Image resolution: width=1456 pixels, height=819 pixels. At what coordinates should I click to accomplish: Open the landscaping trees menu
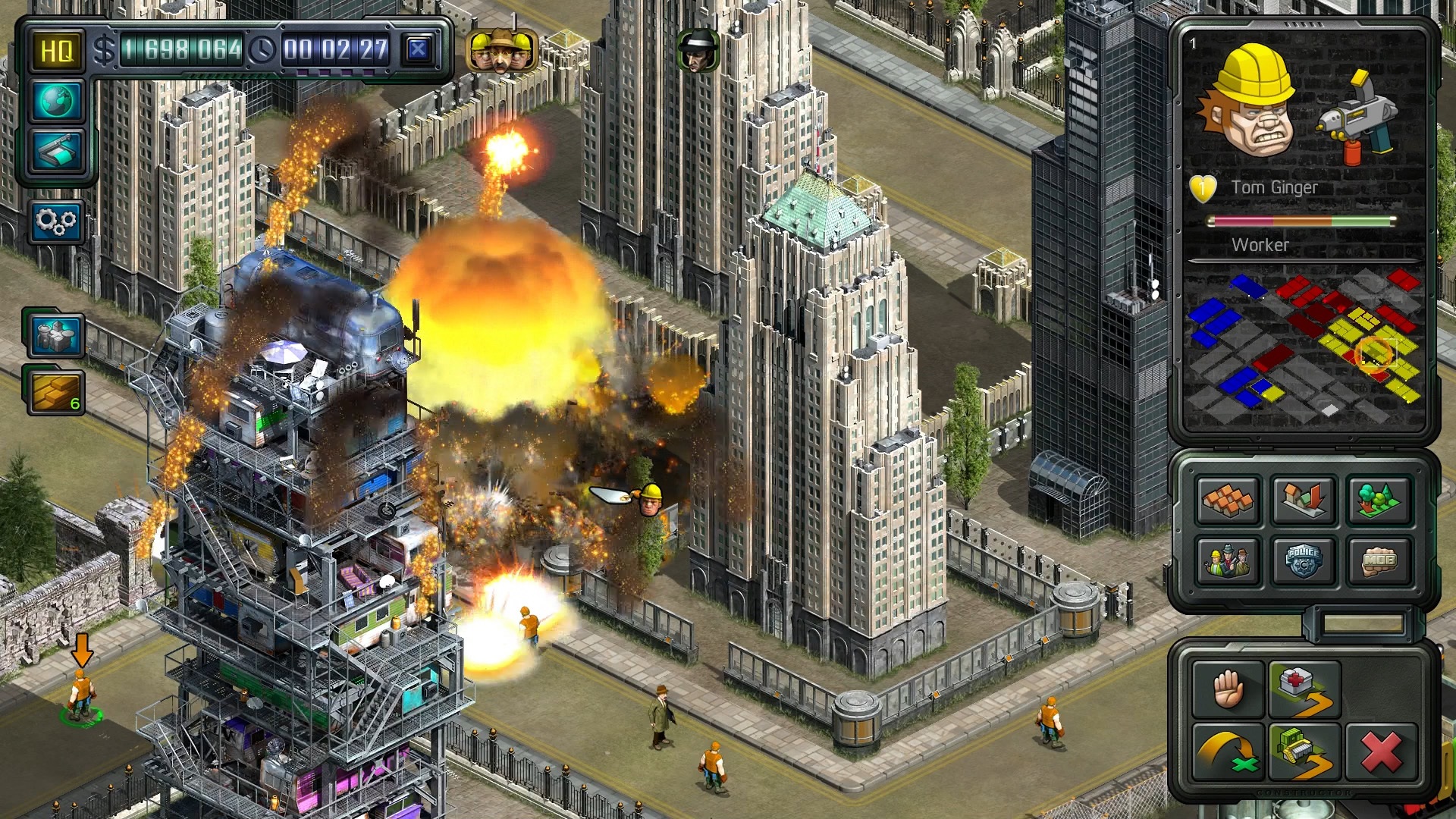click(1379, 501)
